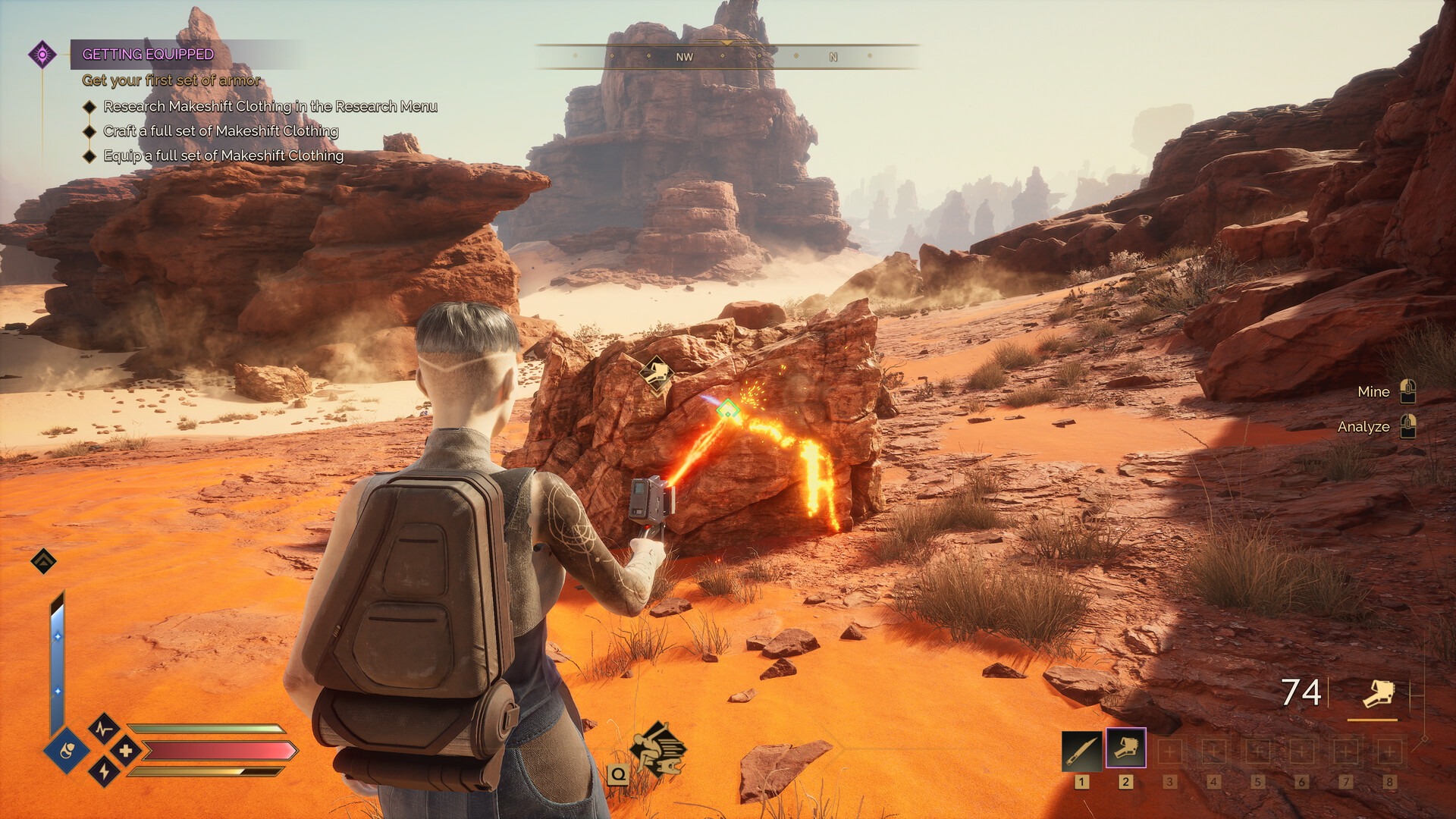Toggle the Research Makeshift Clothing objective marker
Screen dimensions: 1456x819
coord(89,108)
